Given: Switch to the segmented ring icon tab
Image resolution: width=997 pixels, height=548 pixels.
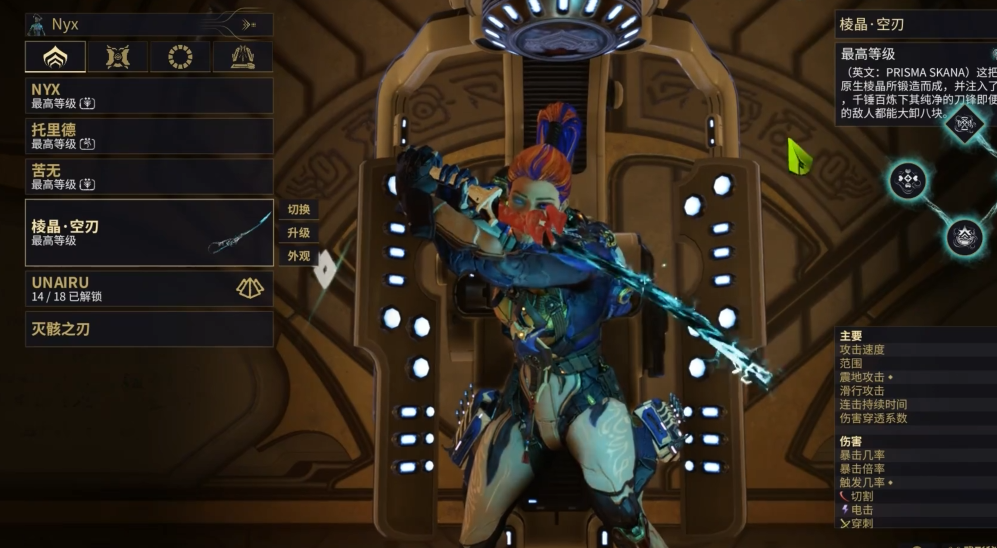Looking at the screenshot, I should pos(180,57).
